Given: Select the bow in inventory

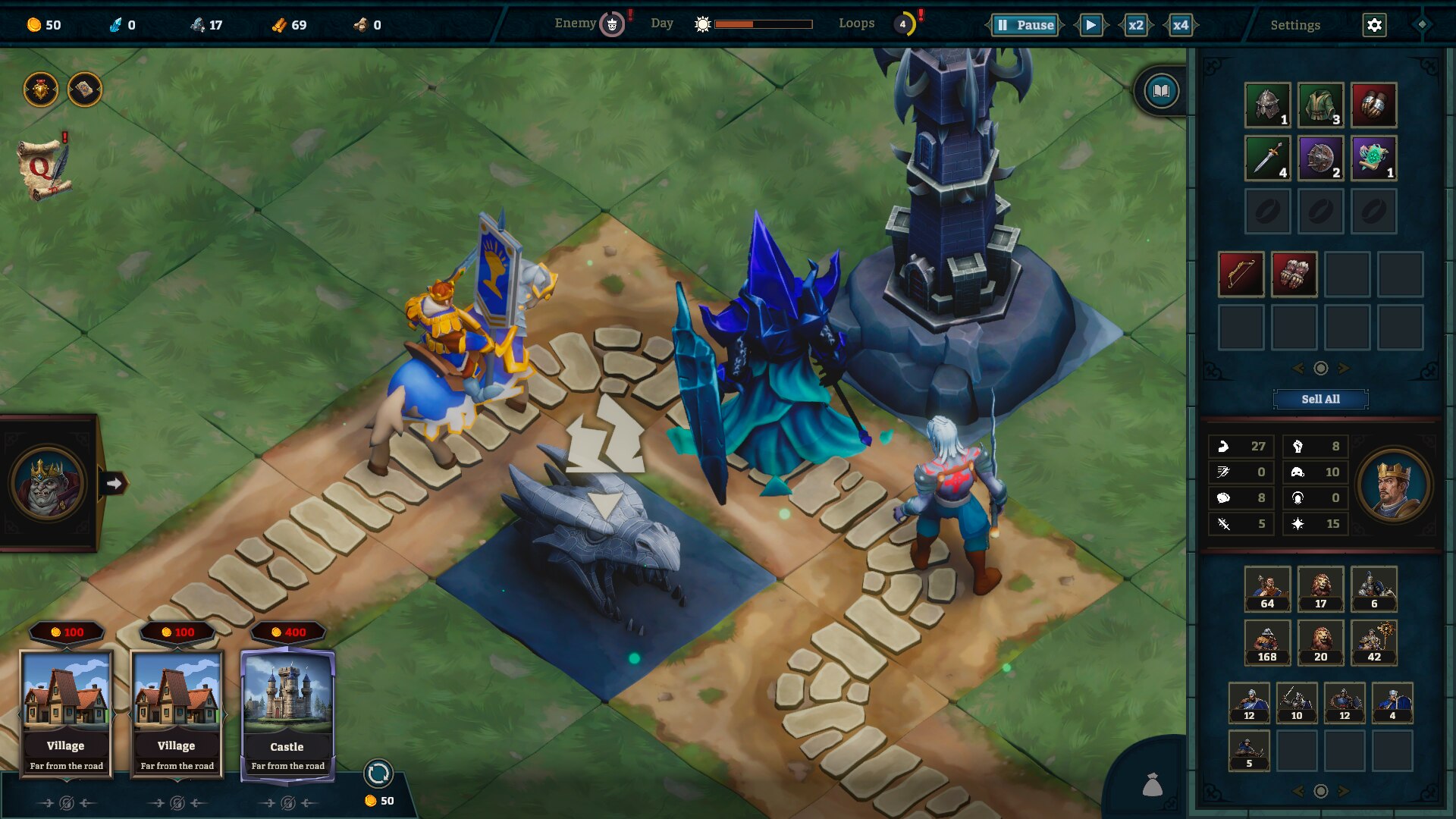Looking at the screenshot, I should (1241, 274).
